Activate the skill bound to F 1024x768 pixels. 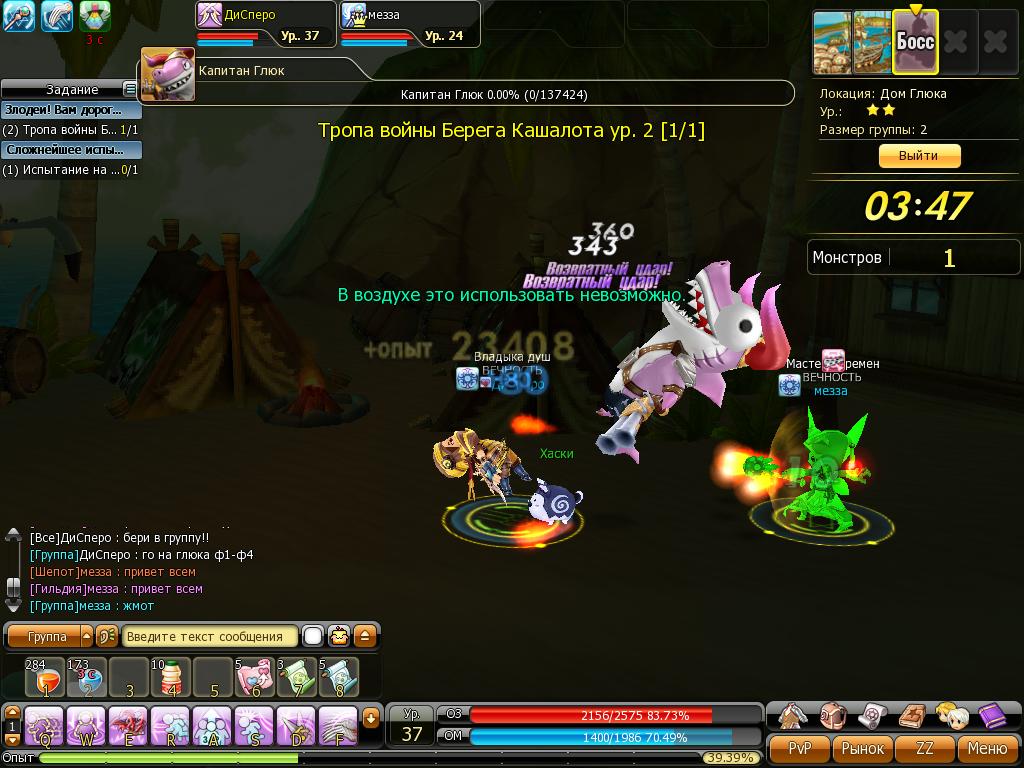click(338, 723)
